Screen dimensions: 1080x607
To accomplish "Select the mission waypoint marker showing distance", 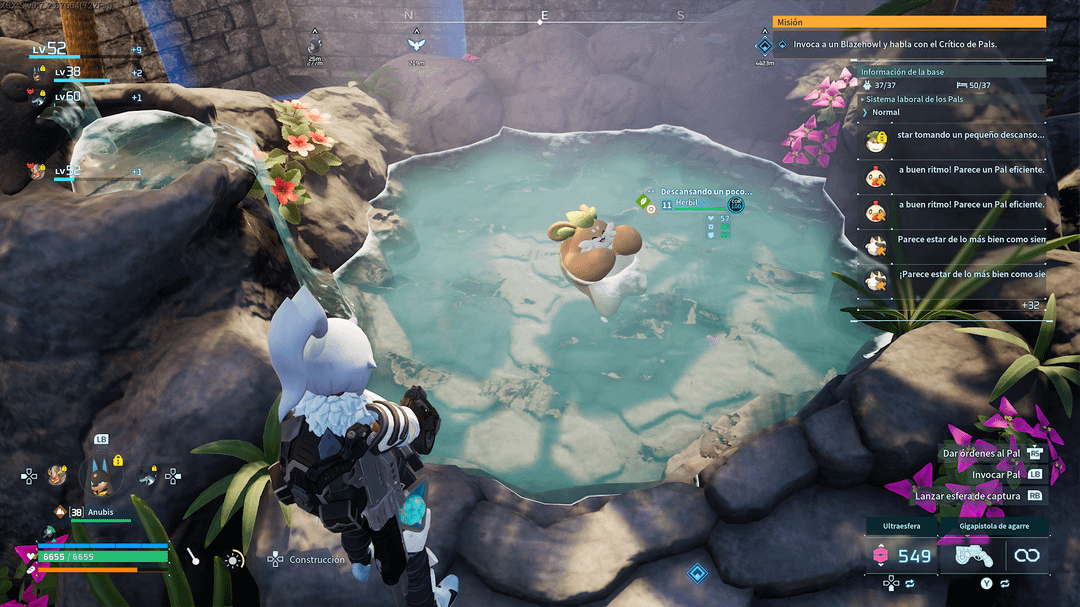I will point(764,48).
